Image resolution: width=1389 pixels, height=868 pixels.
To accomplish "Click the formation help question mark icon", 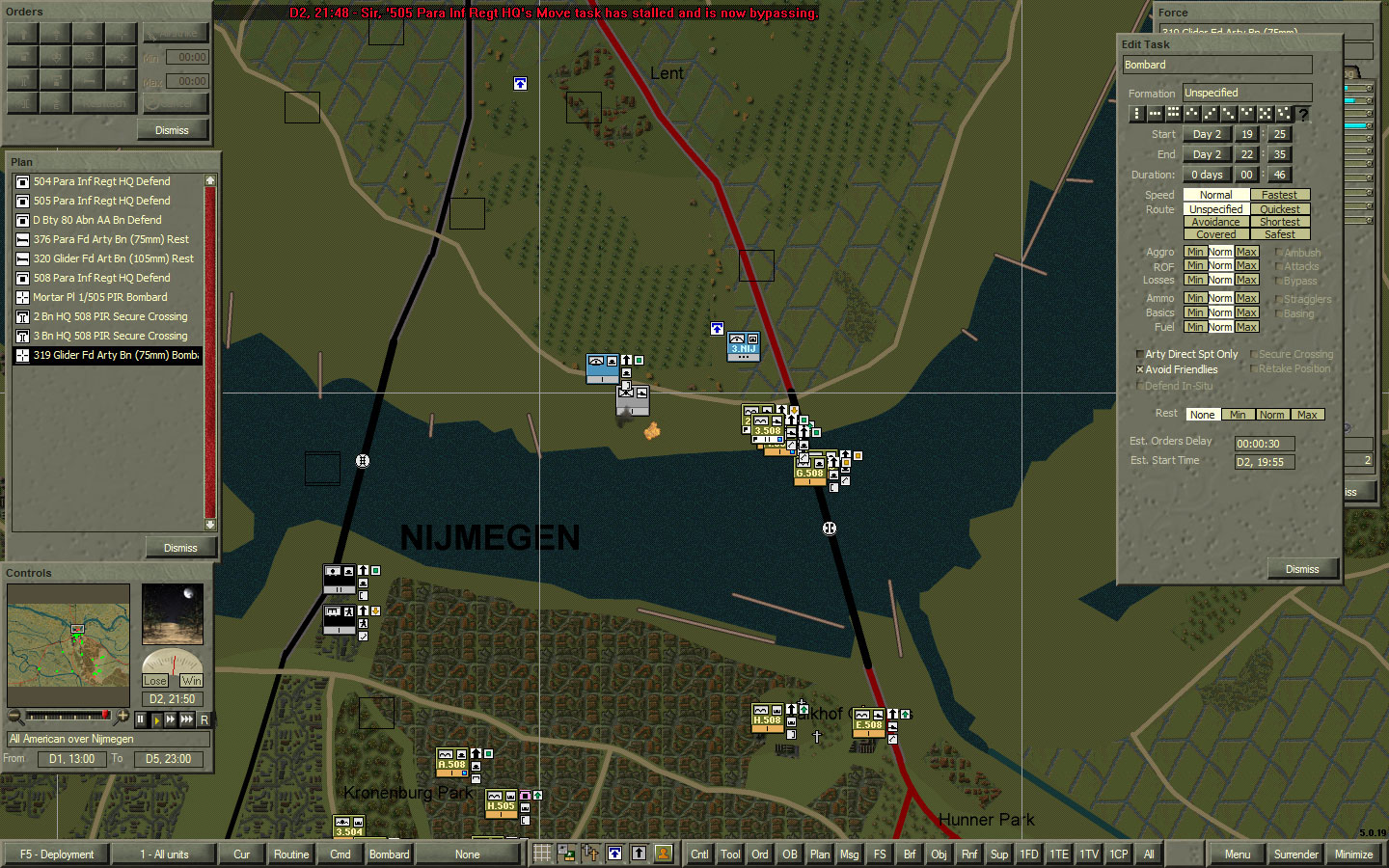I will tap(1304, 114).
